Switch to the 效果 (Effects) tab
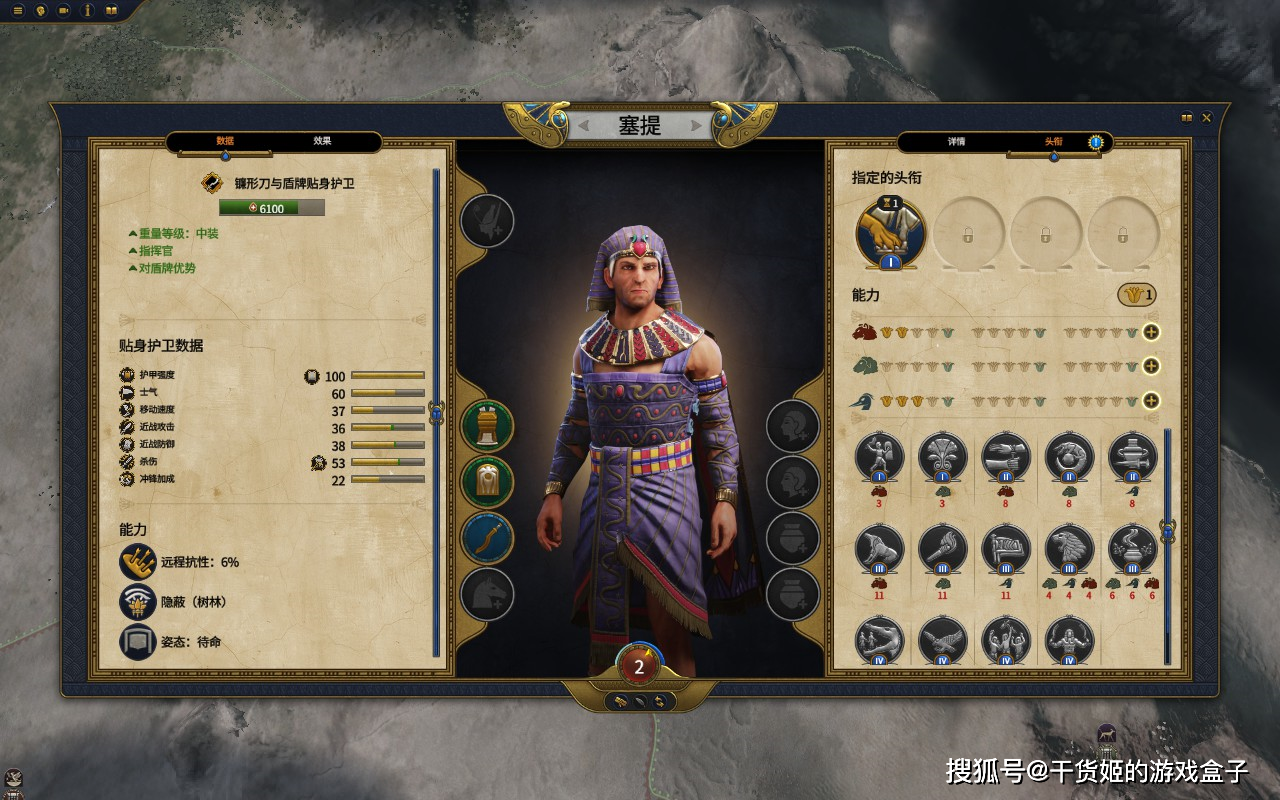This screenshot has height=800, width=1280. pos(322,141)
